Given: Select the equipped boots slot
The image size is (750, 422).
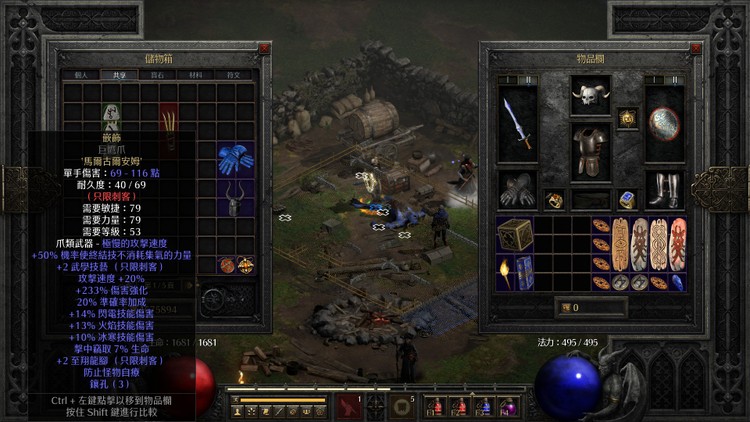Looking at the screenshot, I should pyautogui.click(x=664, y=189).
